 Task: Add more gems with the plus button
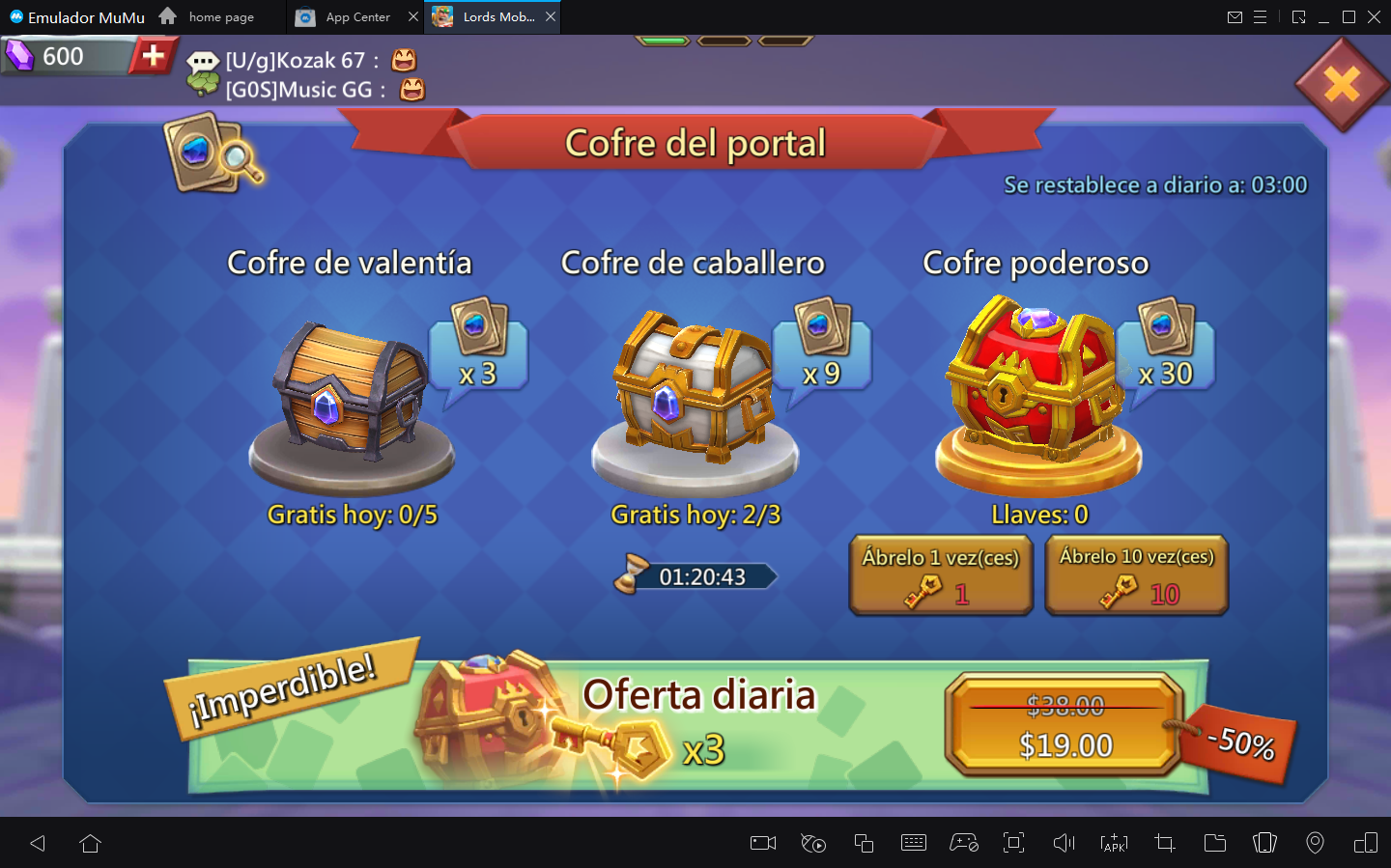click(x=153, y=56)
